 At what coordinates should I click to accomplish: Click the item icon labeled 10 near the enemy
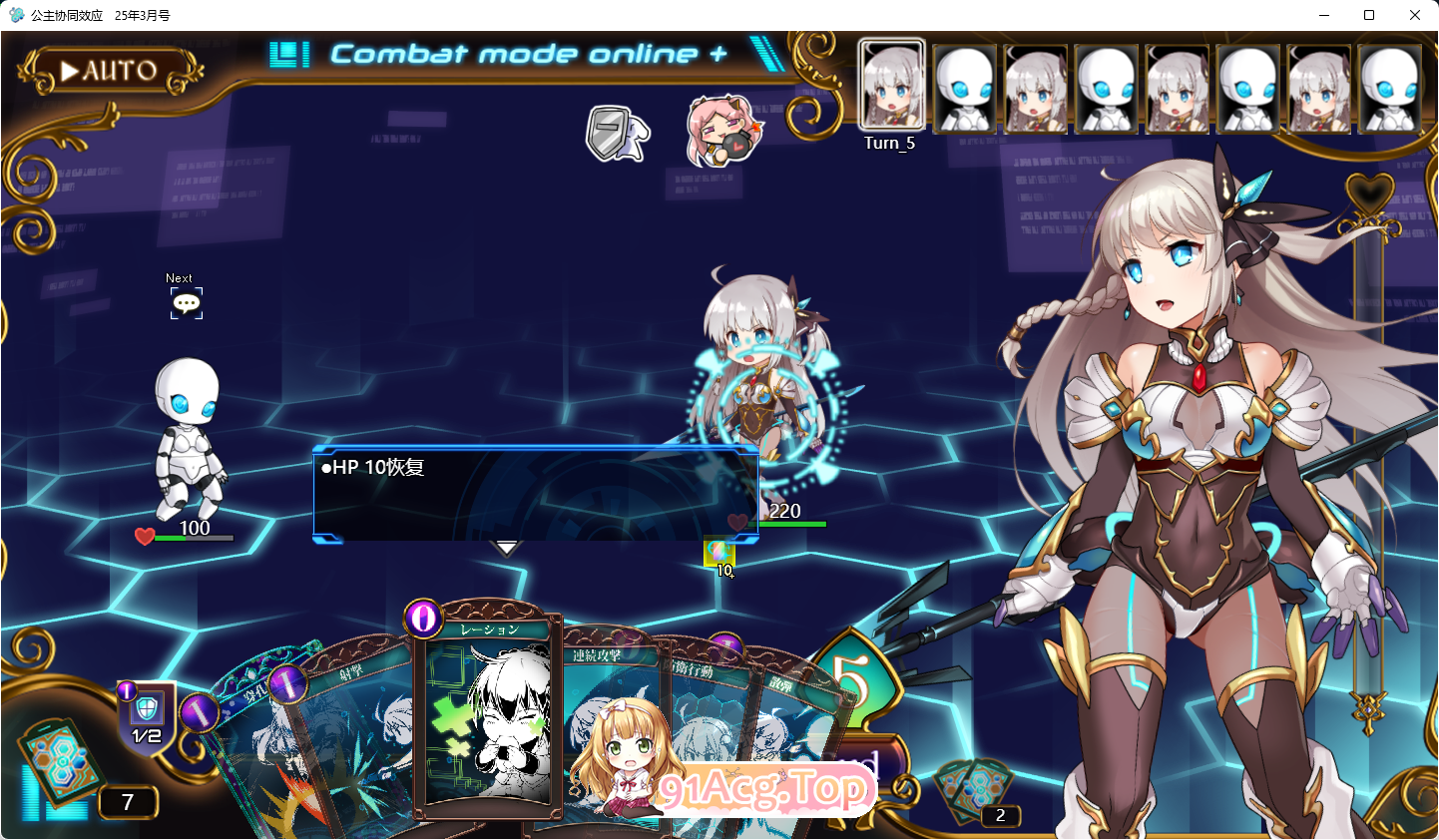(x=720, y=553)
